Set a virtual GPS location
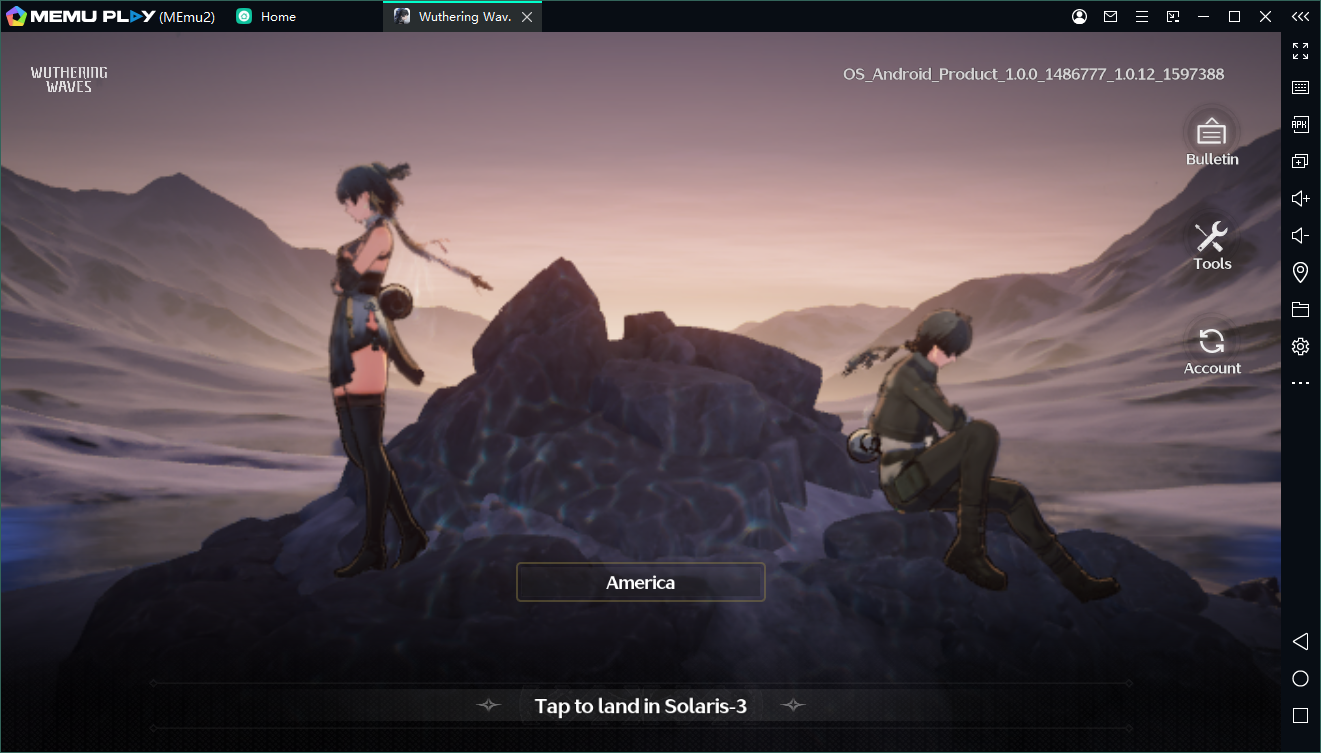The width and height of the screenshot is (1321, 753). (1300, 272)
